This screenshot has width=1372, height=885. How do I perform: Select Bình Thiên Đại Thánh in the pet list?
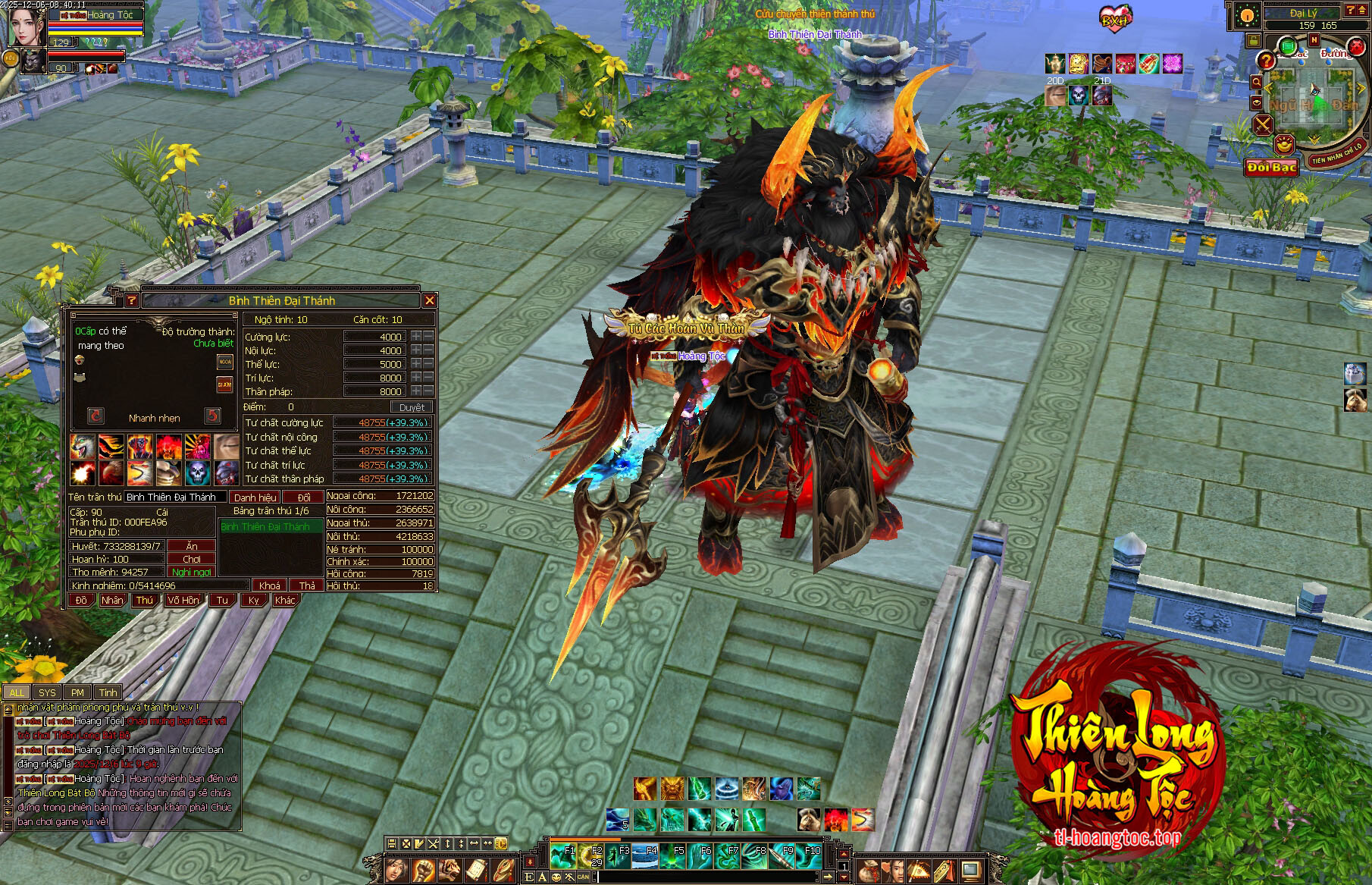(265, 526)
